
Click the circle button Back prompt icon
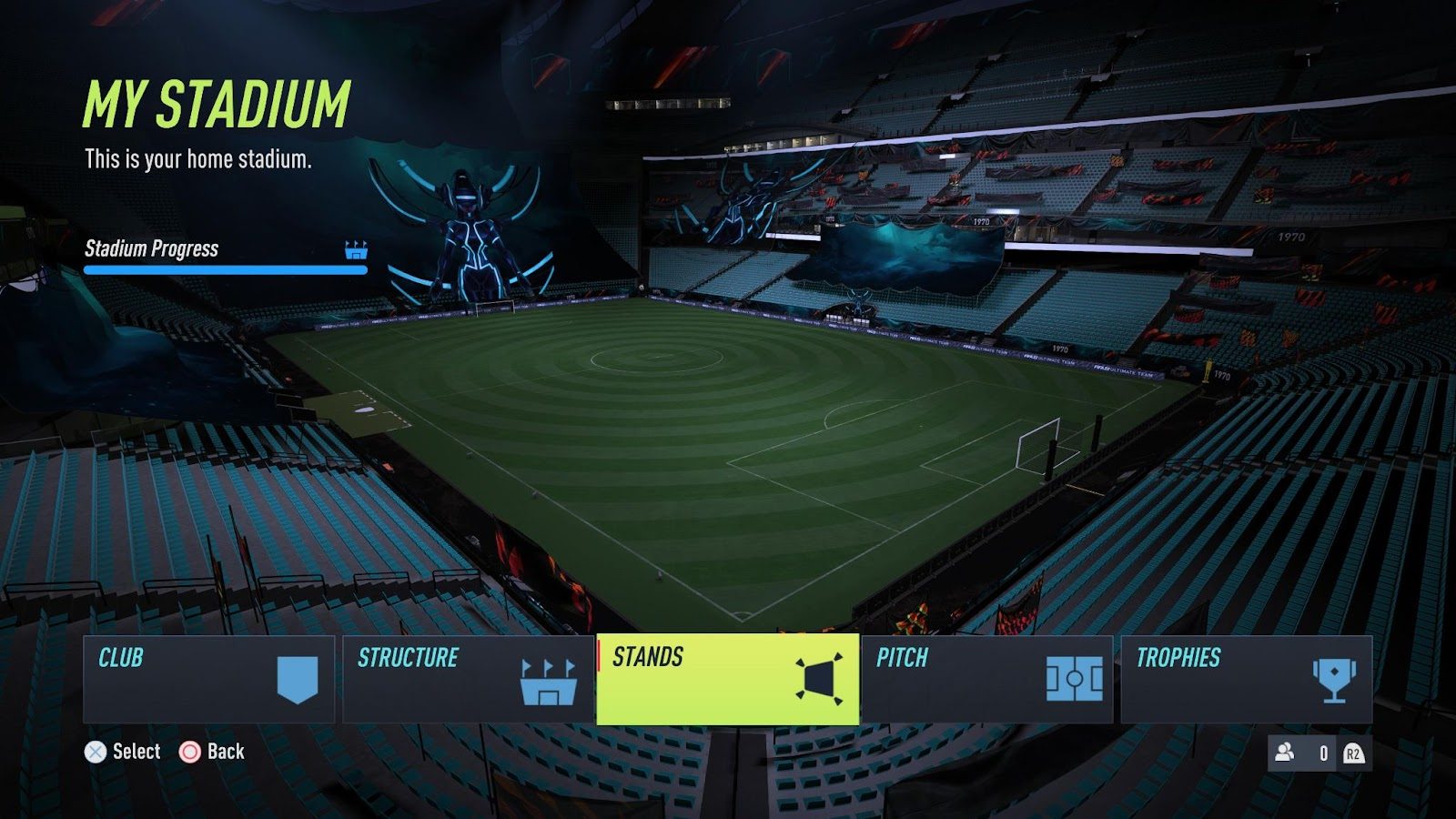point(190,752)
